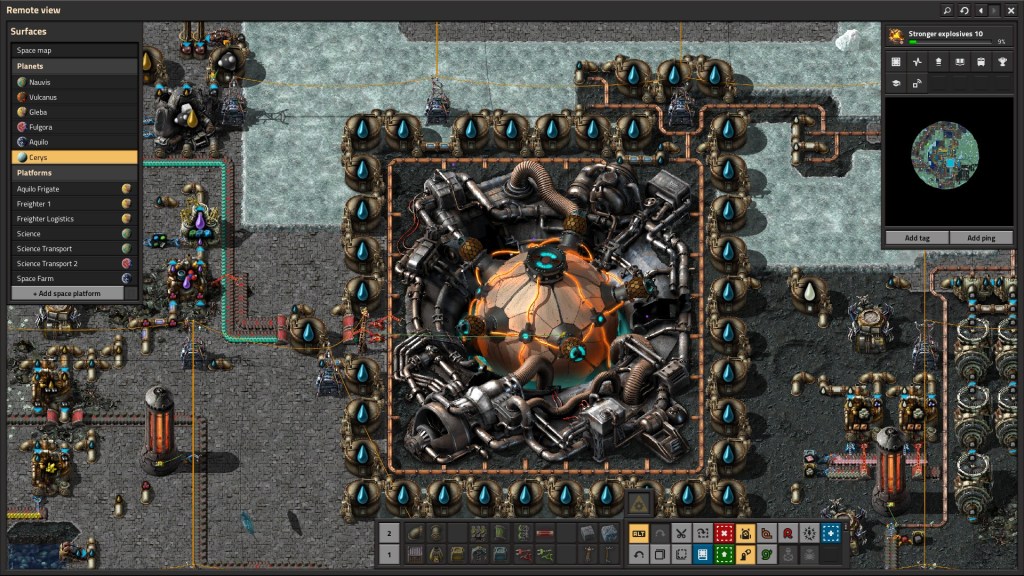Switch to the Vulcanus surface
The image size is (1024, 576).
74,97
